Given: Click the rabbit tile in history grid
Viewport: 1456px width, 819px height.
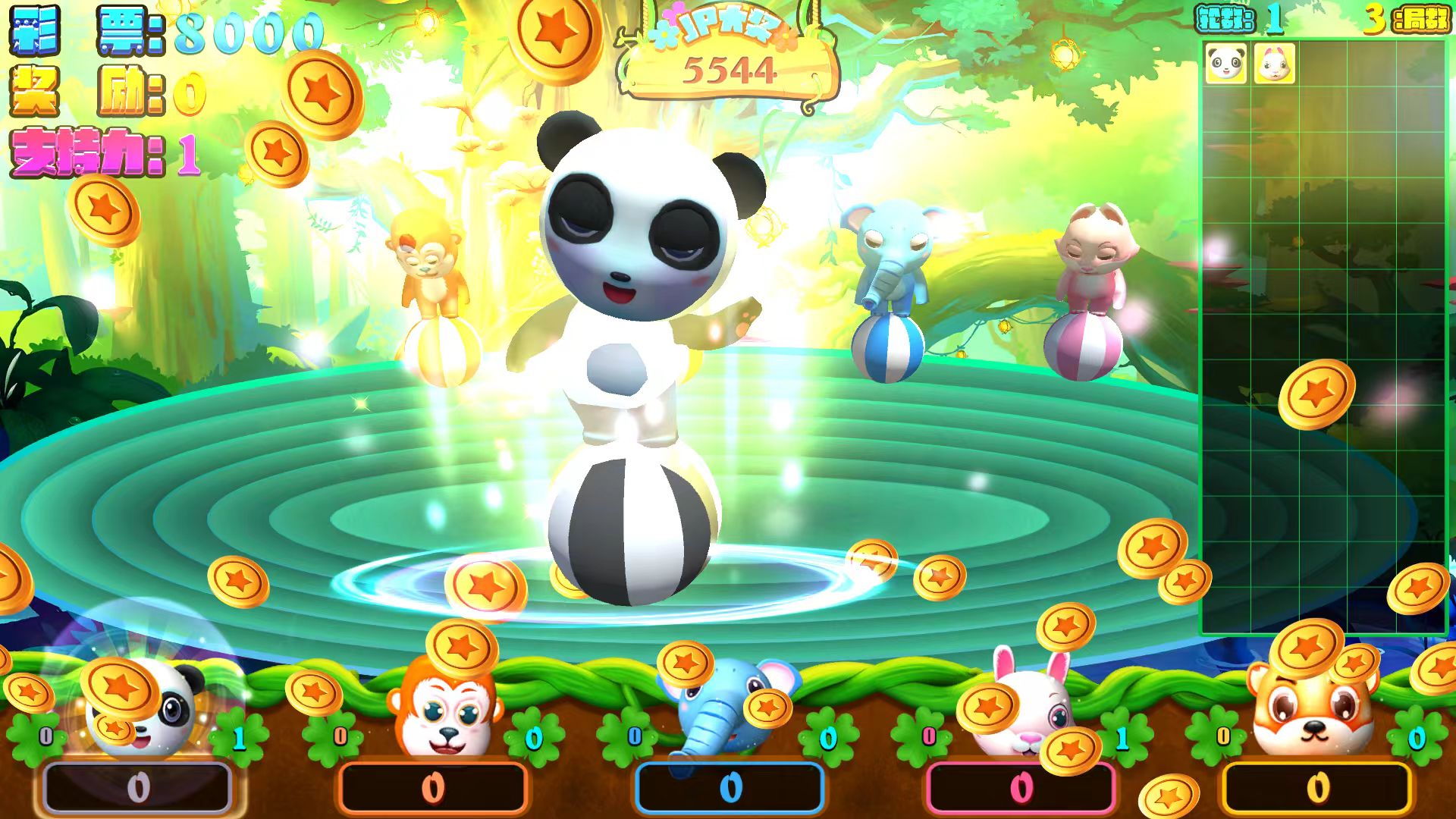Looking at the screenshot, I should click(1274, 63).
